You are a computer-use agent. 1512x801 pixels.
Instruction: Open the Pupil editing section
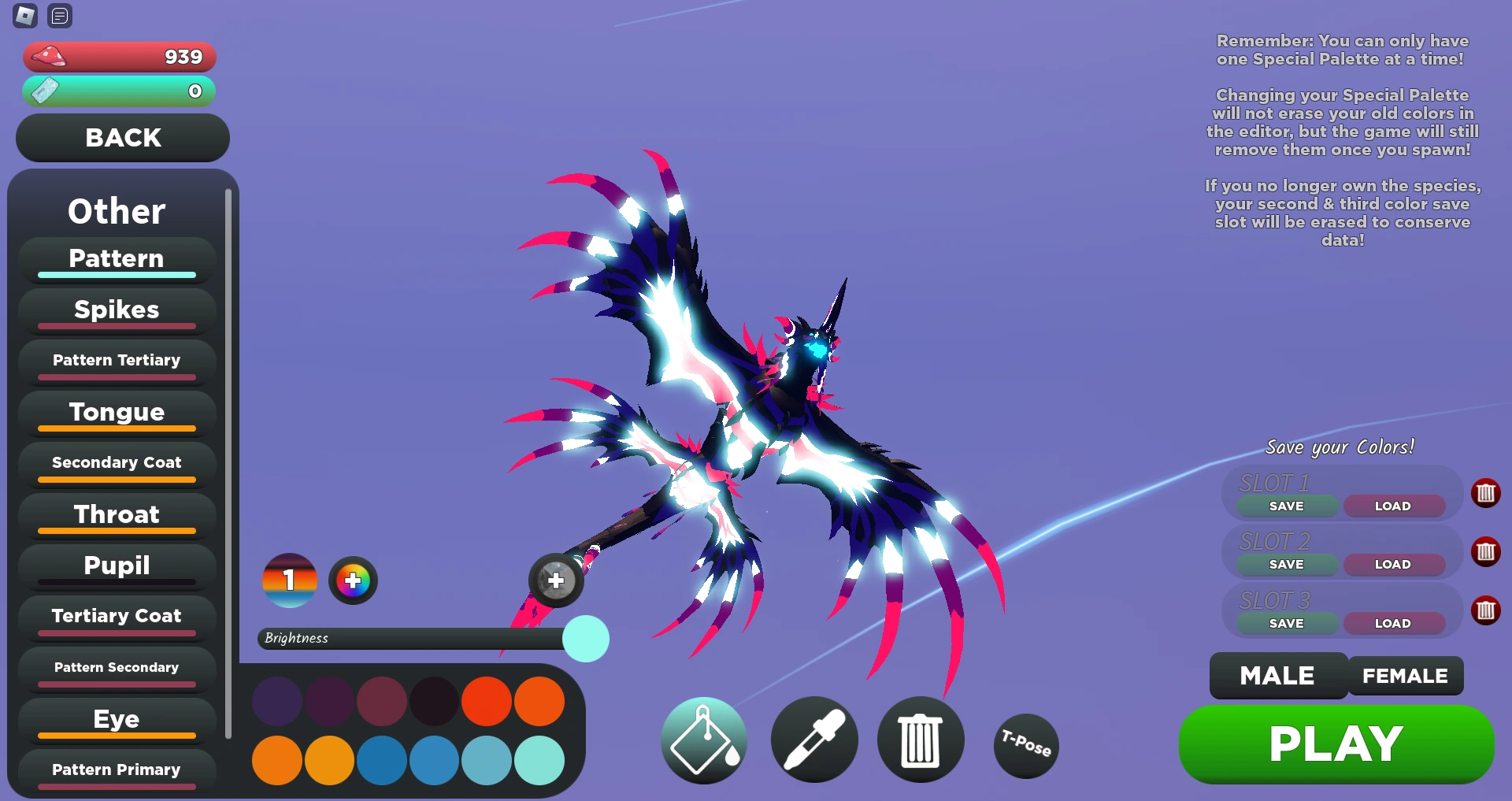click(116, 566)
